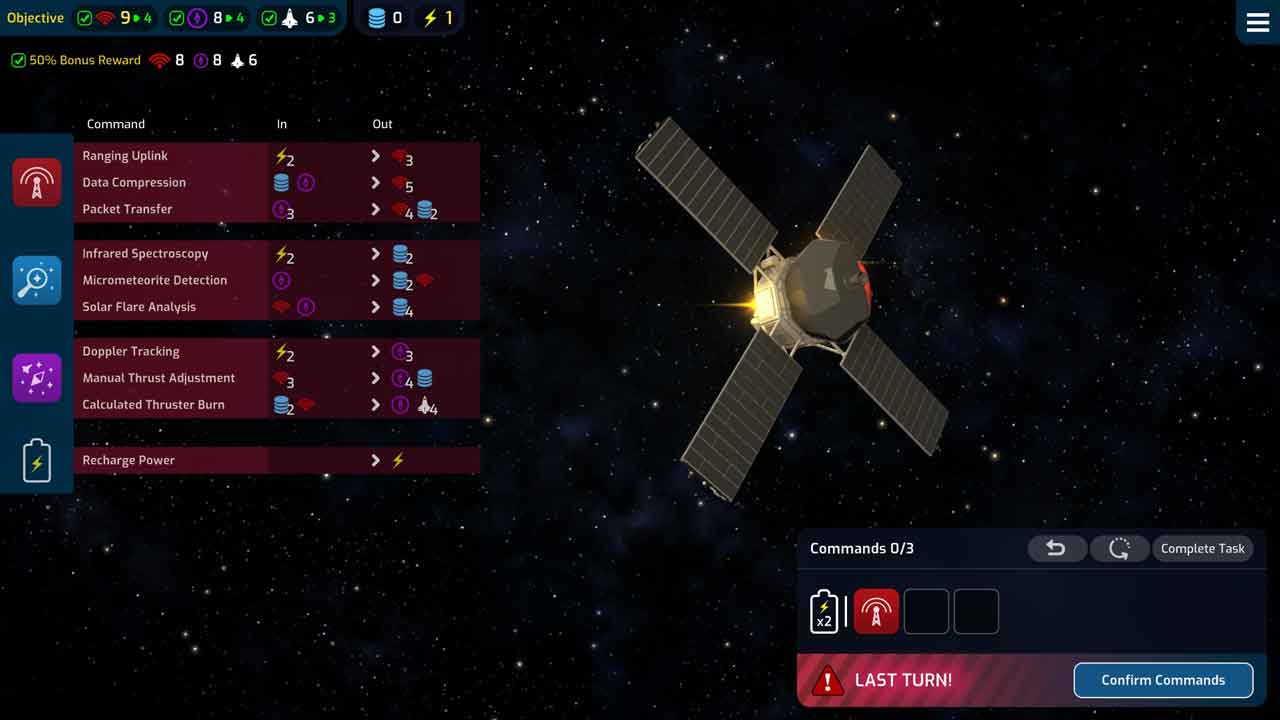Undo the last command
Image resolution: width=1280 pixels, height=720 pixels.
click(1056, 548)
